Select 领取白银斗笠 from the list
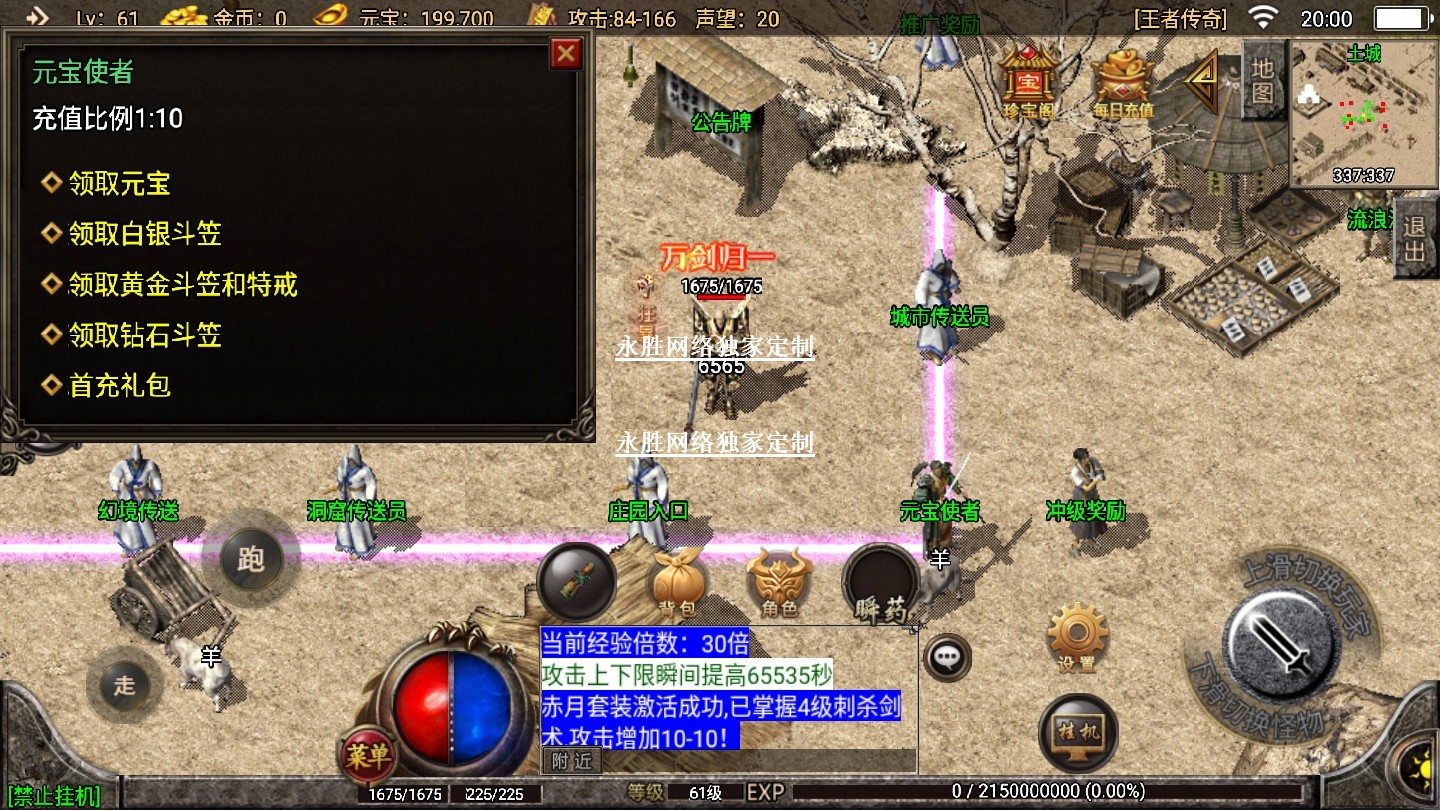Screen dimensions: 1440x810 tap(145, 234)
